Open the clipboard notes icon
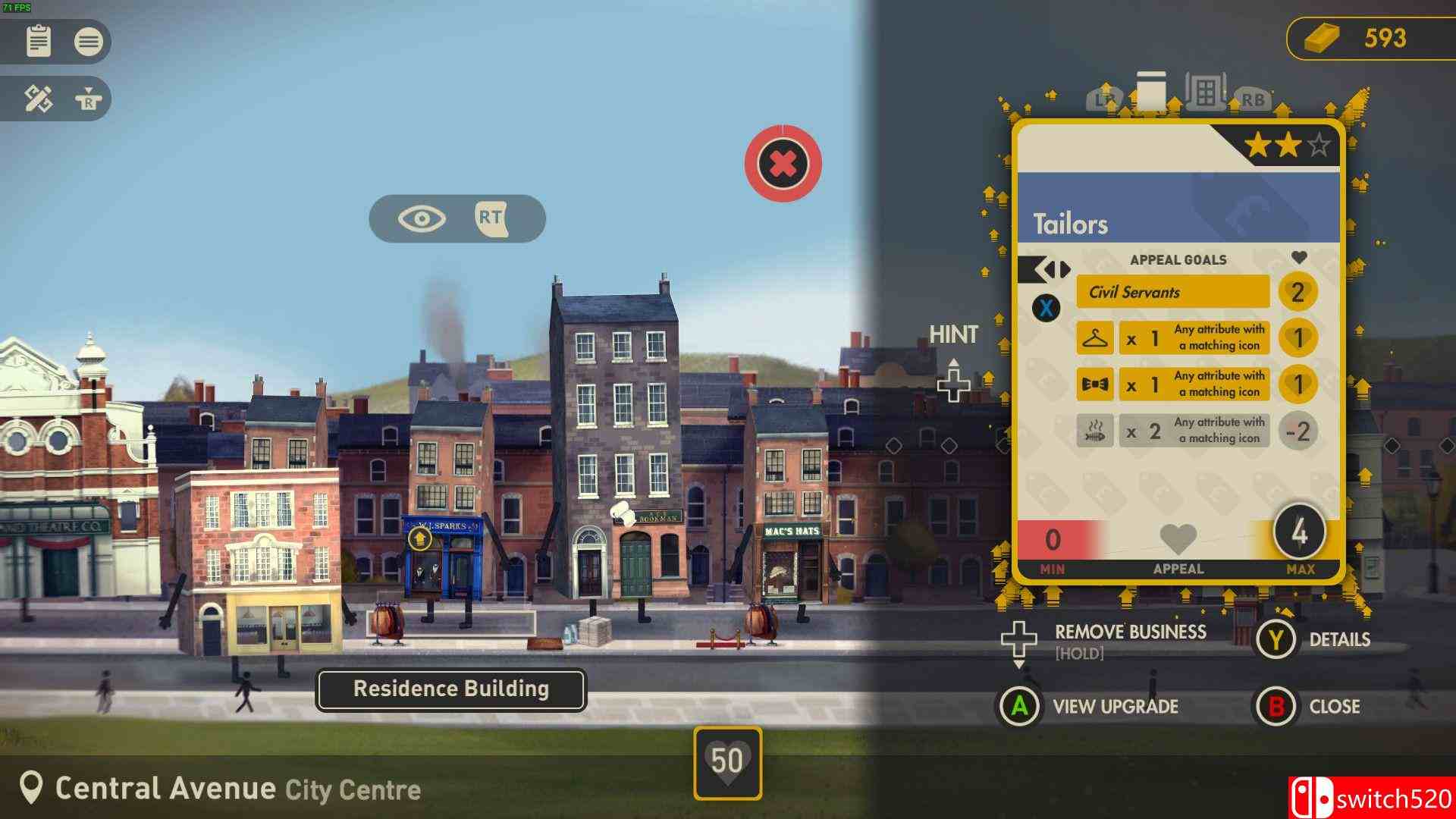 pyautogui.click(x=38, y=41)
